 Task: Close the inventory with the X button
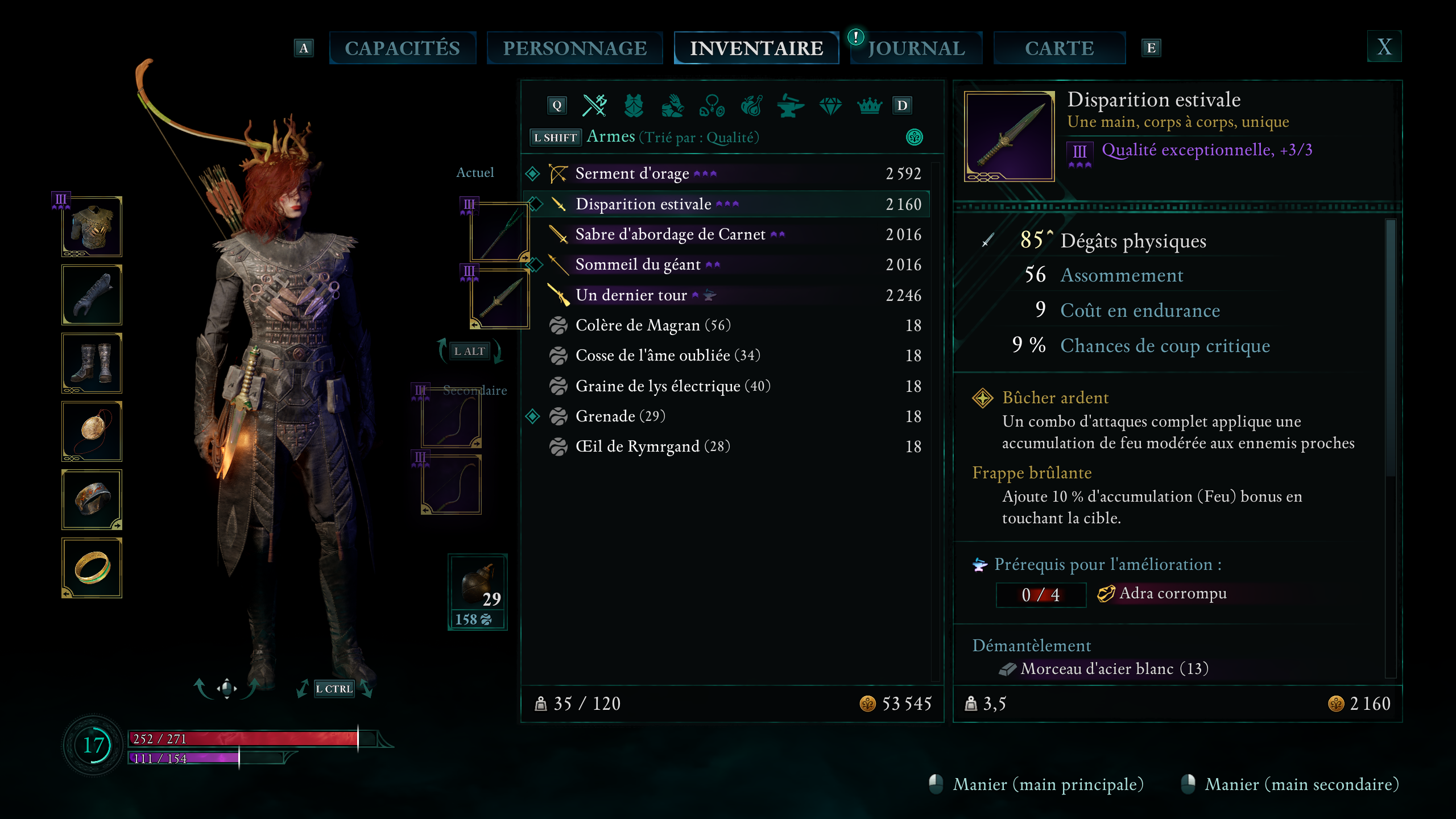point(1384,47)
